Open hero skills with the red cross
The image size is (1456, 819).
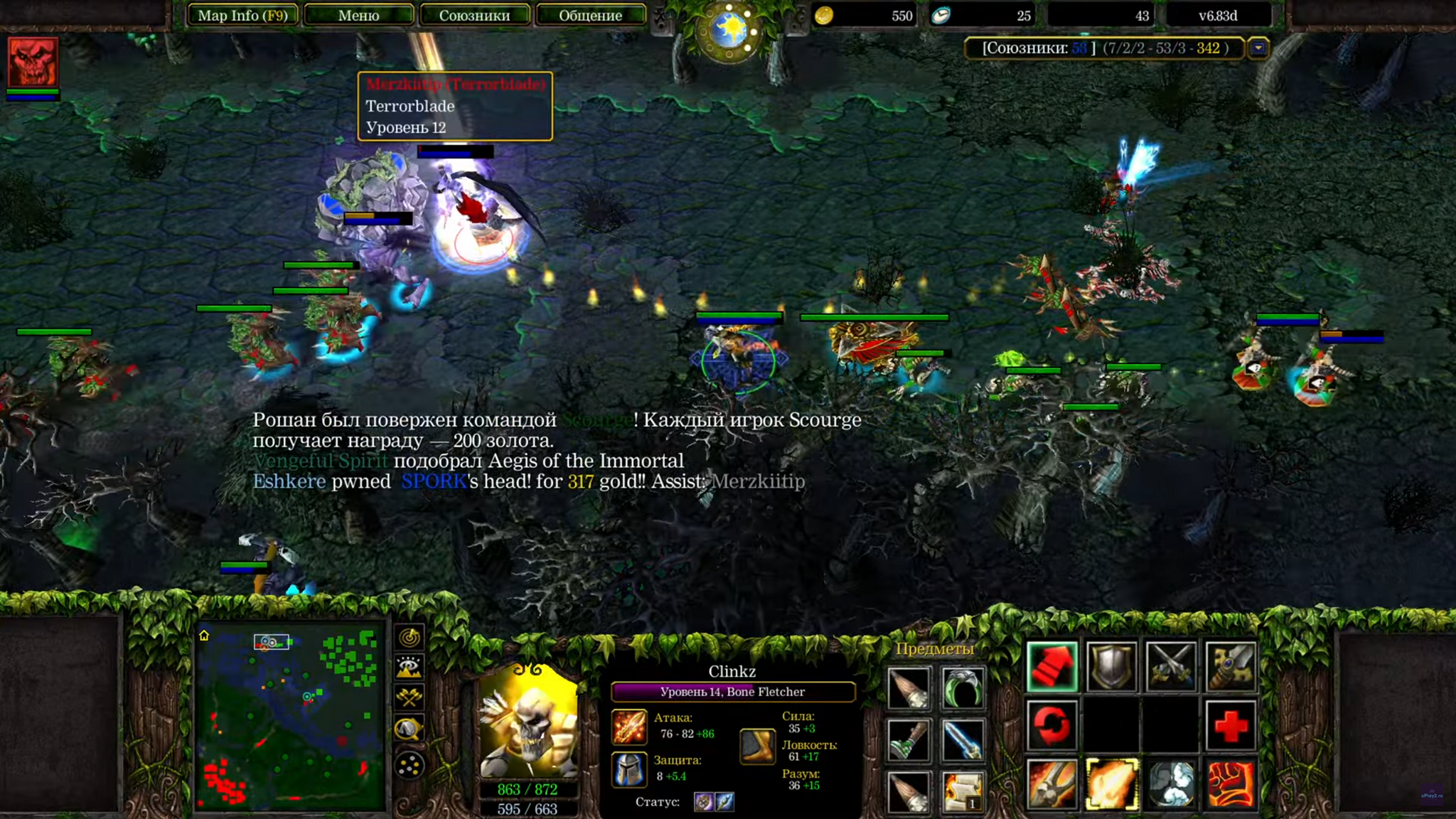point(1231,726)
